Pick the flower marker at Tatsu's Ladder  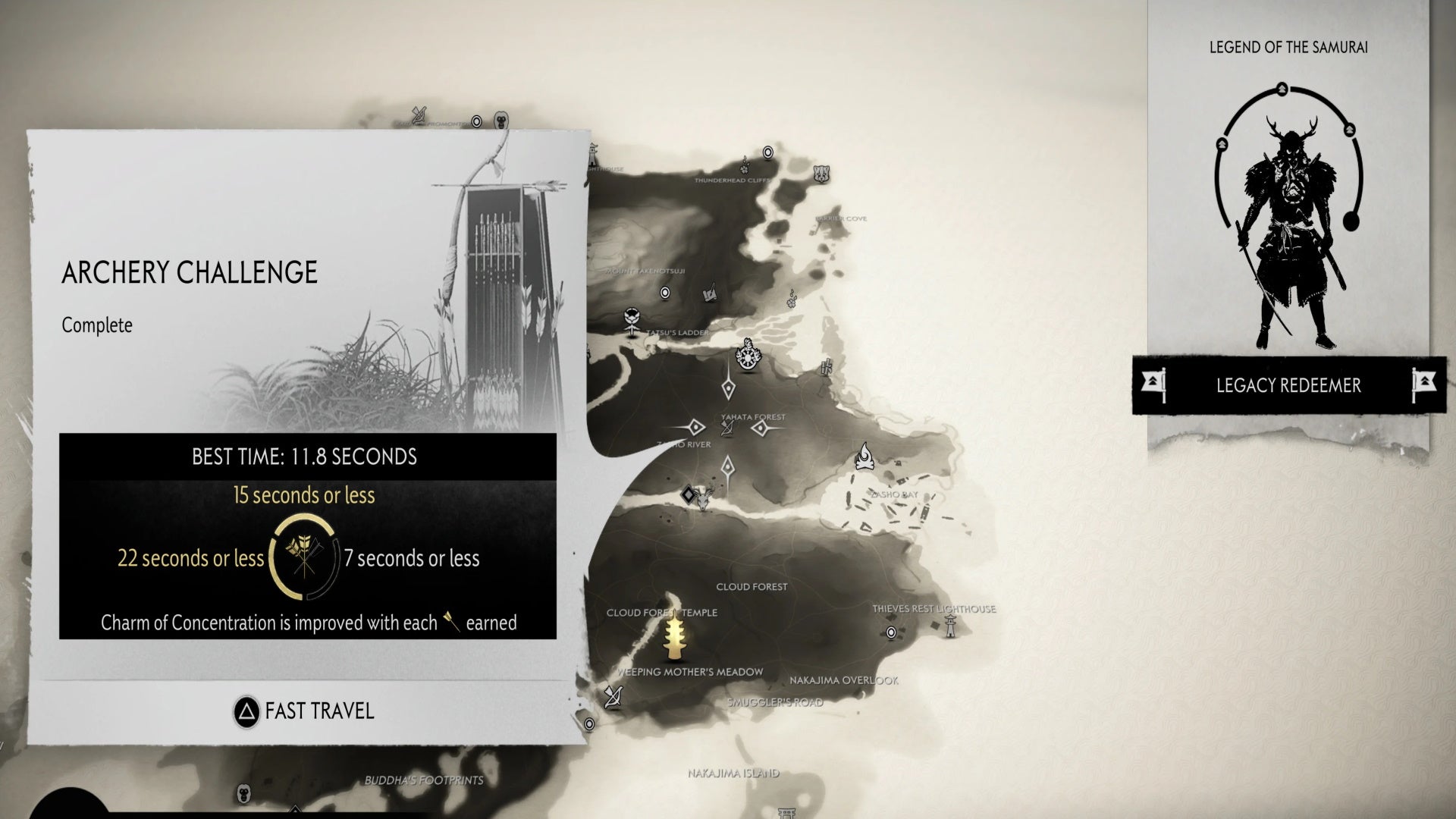(x=632, y=322)
